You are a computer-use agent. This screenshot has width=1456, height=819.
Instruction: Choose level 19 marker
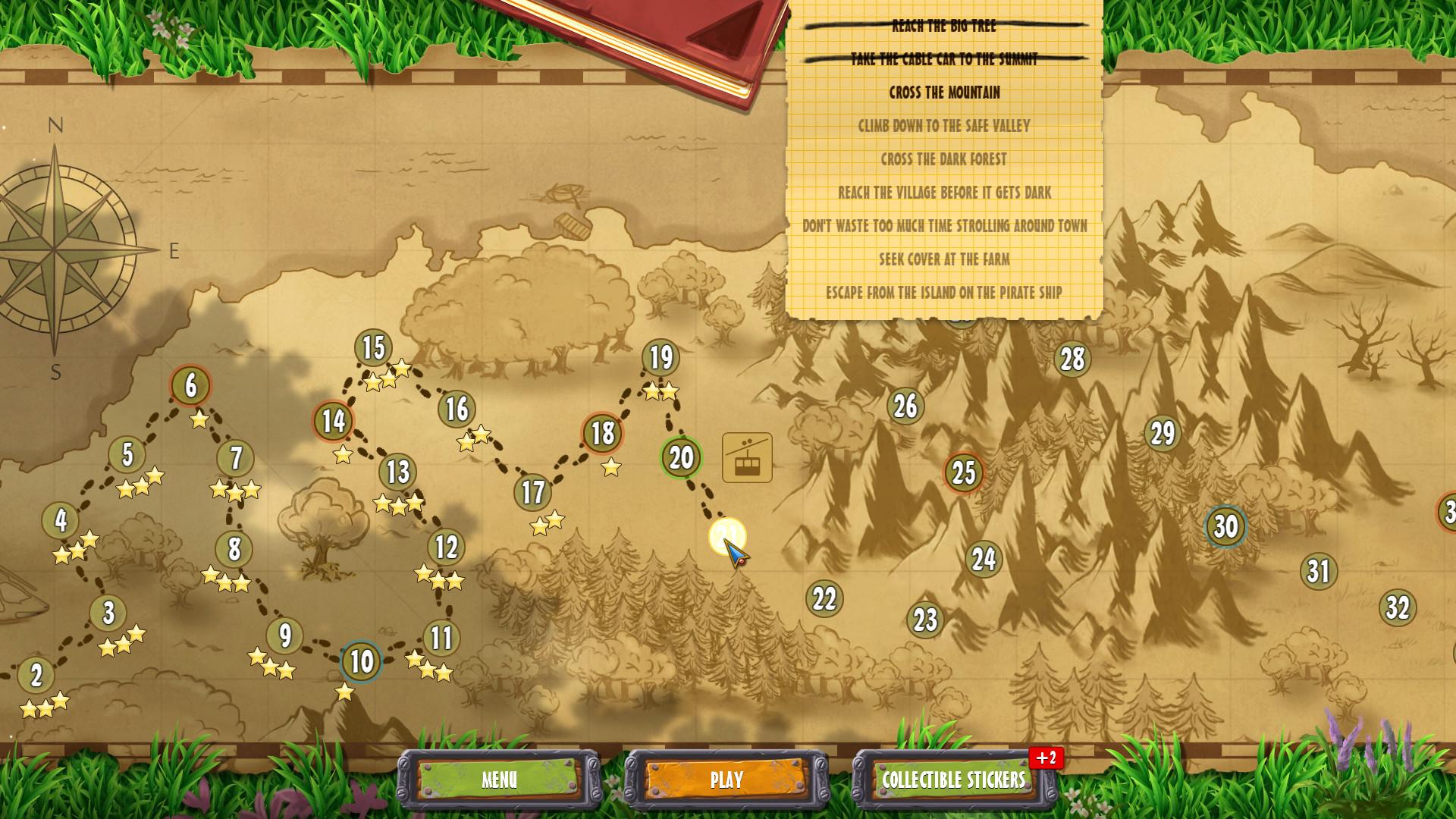click(x=661, y=357)
